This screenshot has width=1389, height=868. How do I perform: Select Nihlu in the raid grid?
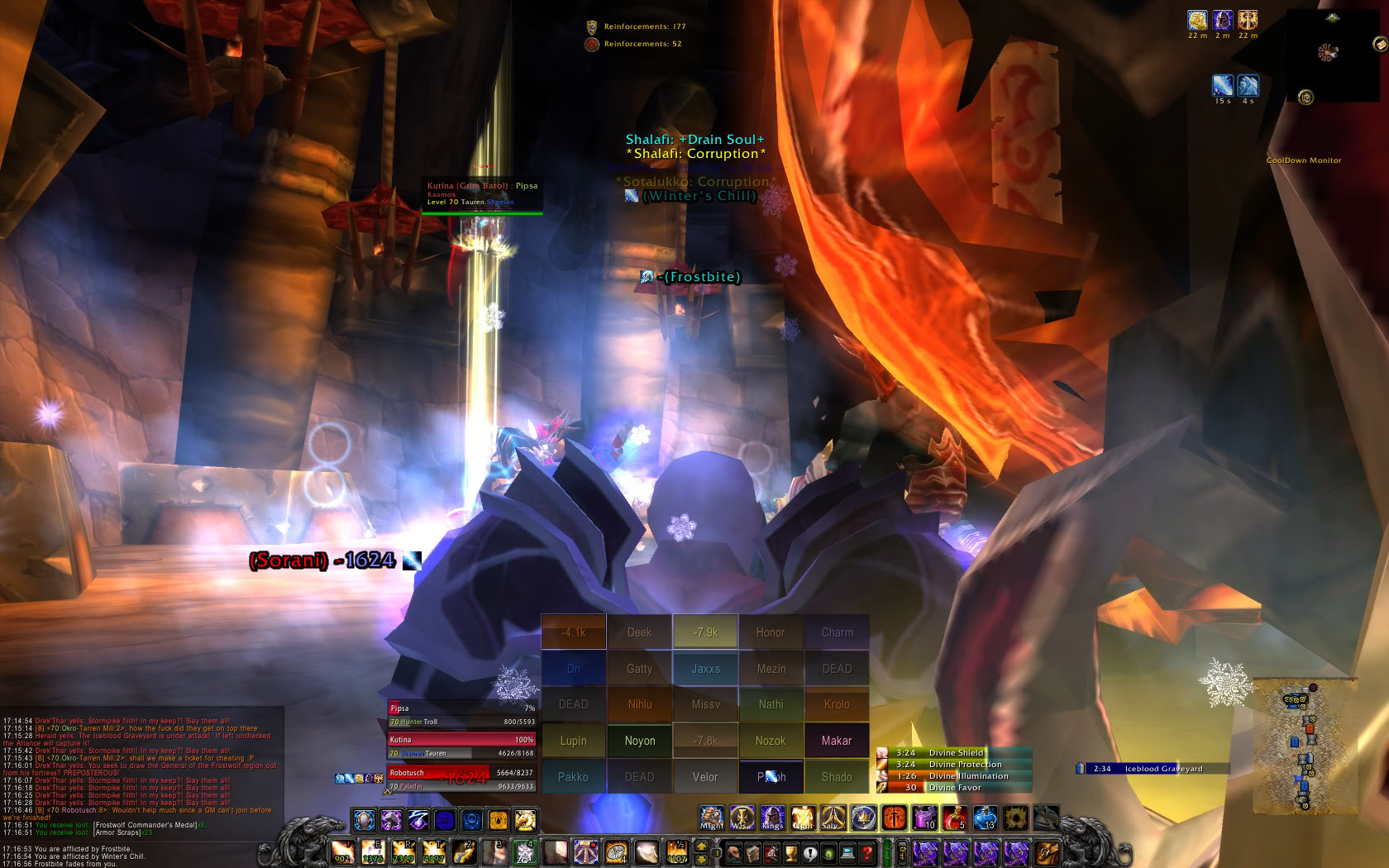click(639, 704)
